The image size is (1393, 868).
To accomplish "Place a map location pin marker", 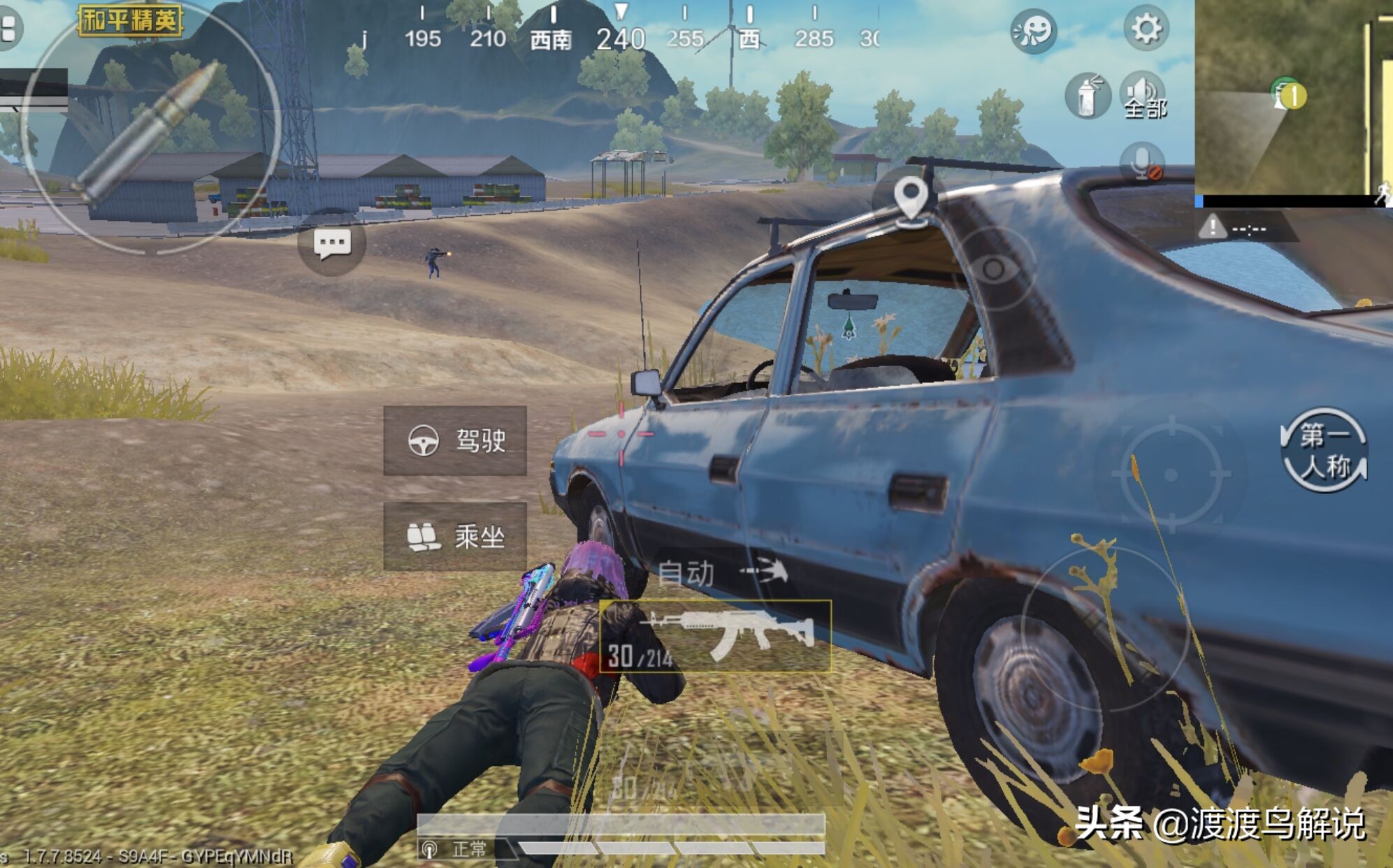I will tap(910, 199).
